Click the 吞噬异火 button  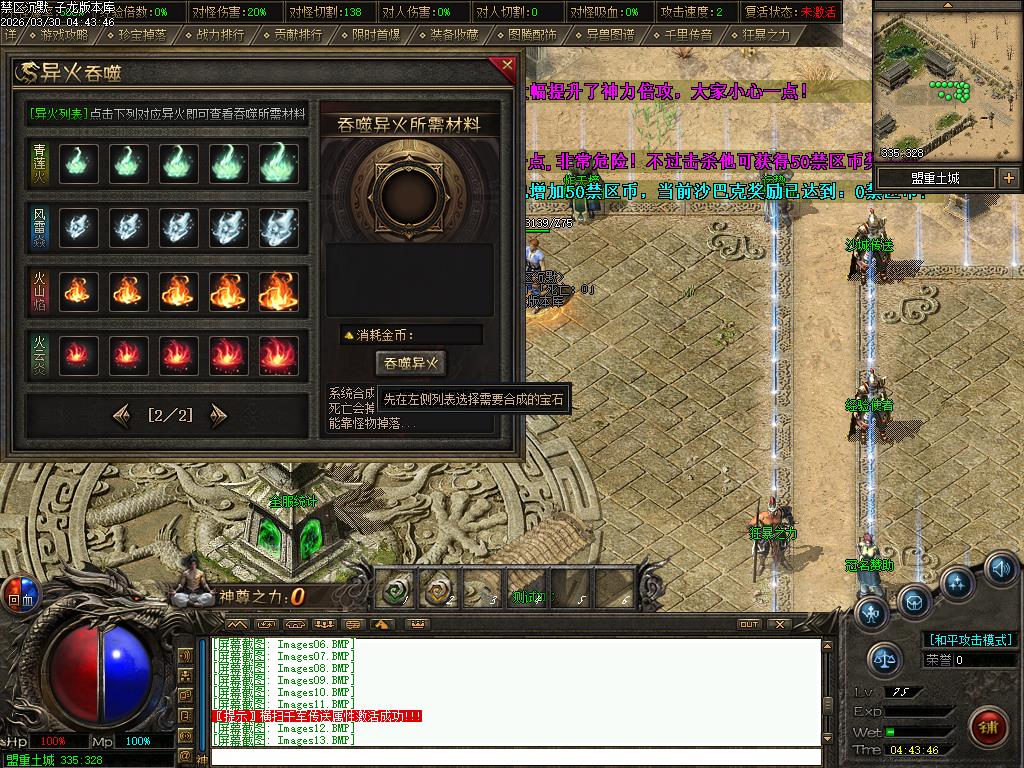(409, 363)
